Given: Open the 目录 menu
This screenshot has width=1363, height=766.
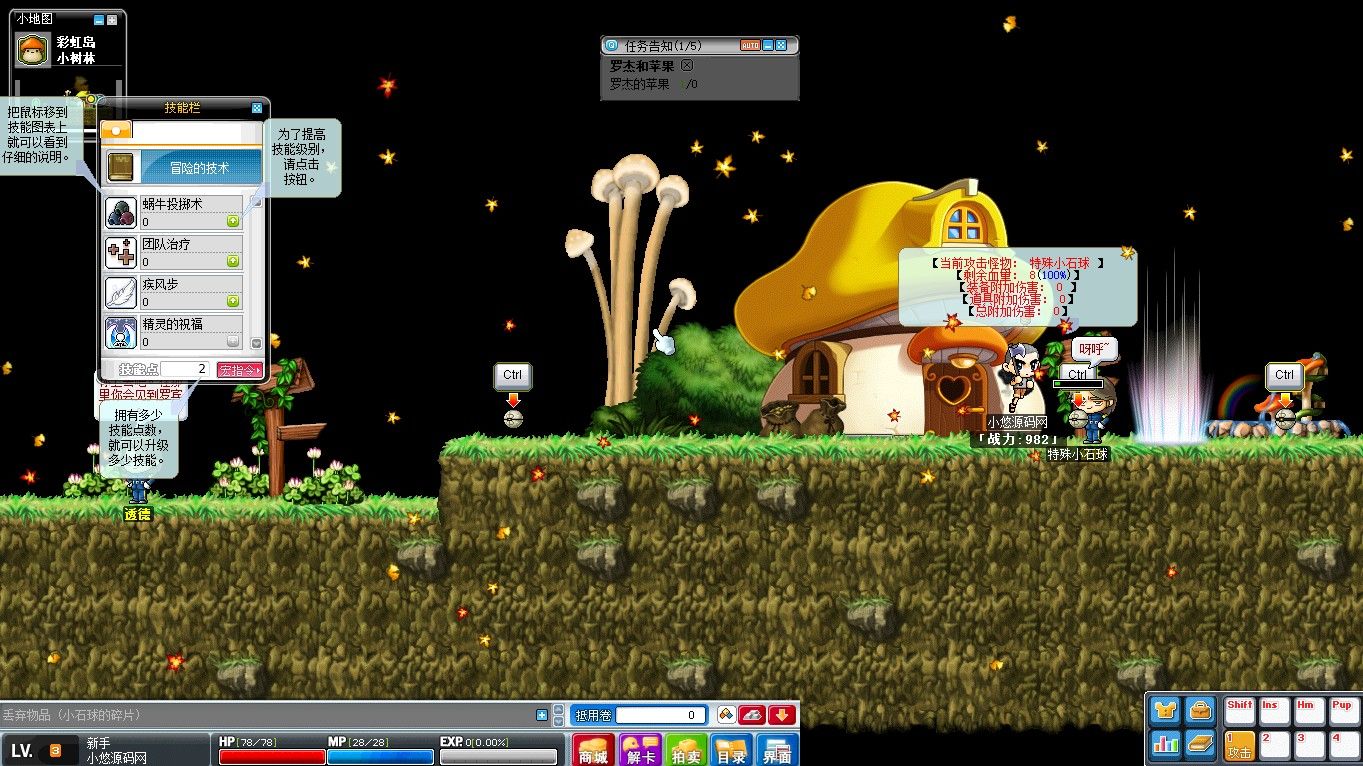Looking at the screenshot, I should [x=731, y=750].
